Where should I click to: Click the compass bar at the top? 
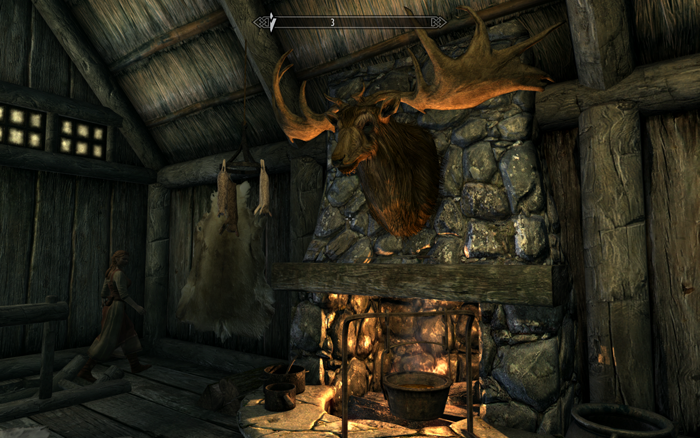[349, 21]
